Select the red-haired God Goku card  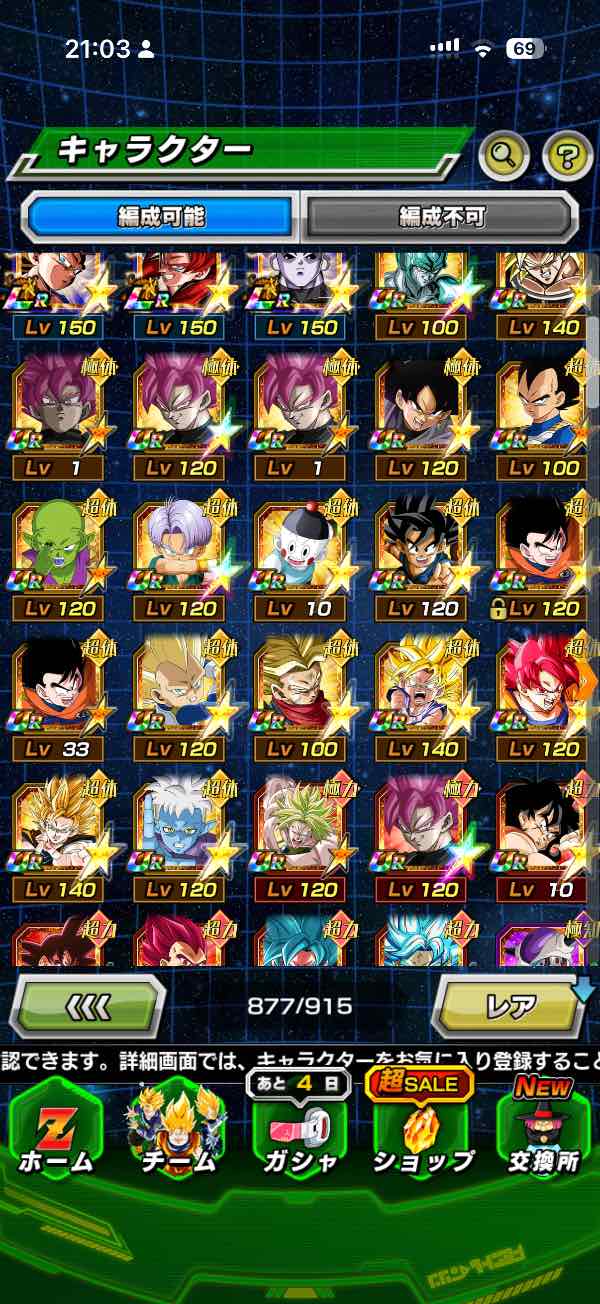click(x=540, y=690)
